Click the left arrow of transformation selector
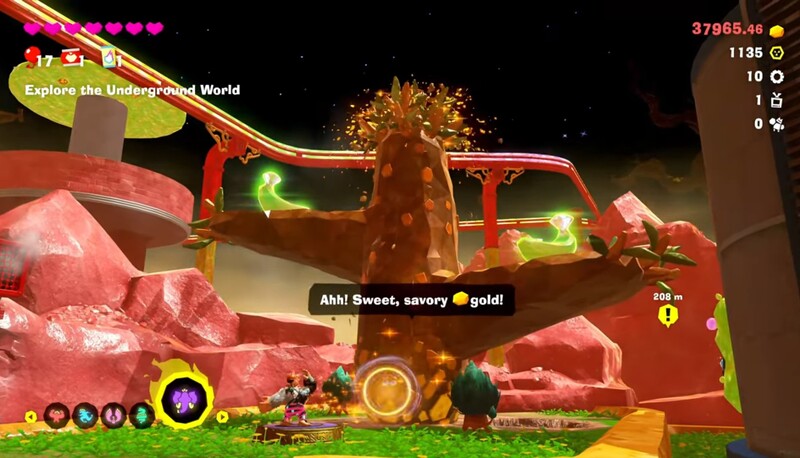The height and width of the screenshot is (458, 800). click(30, 416)
